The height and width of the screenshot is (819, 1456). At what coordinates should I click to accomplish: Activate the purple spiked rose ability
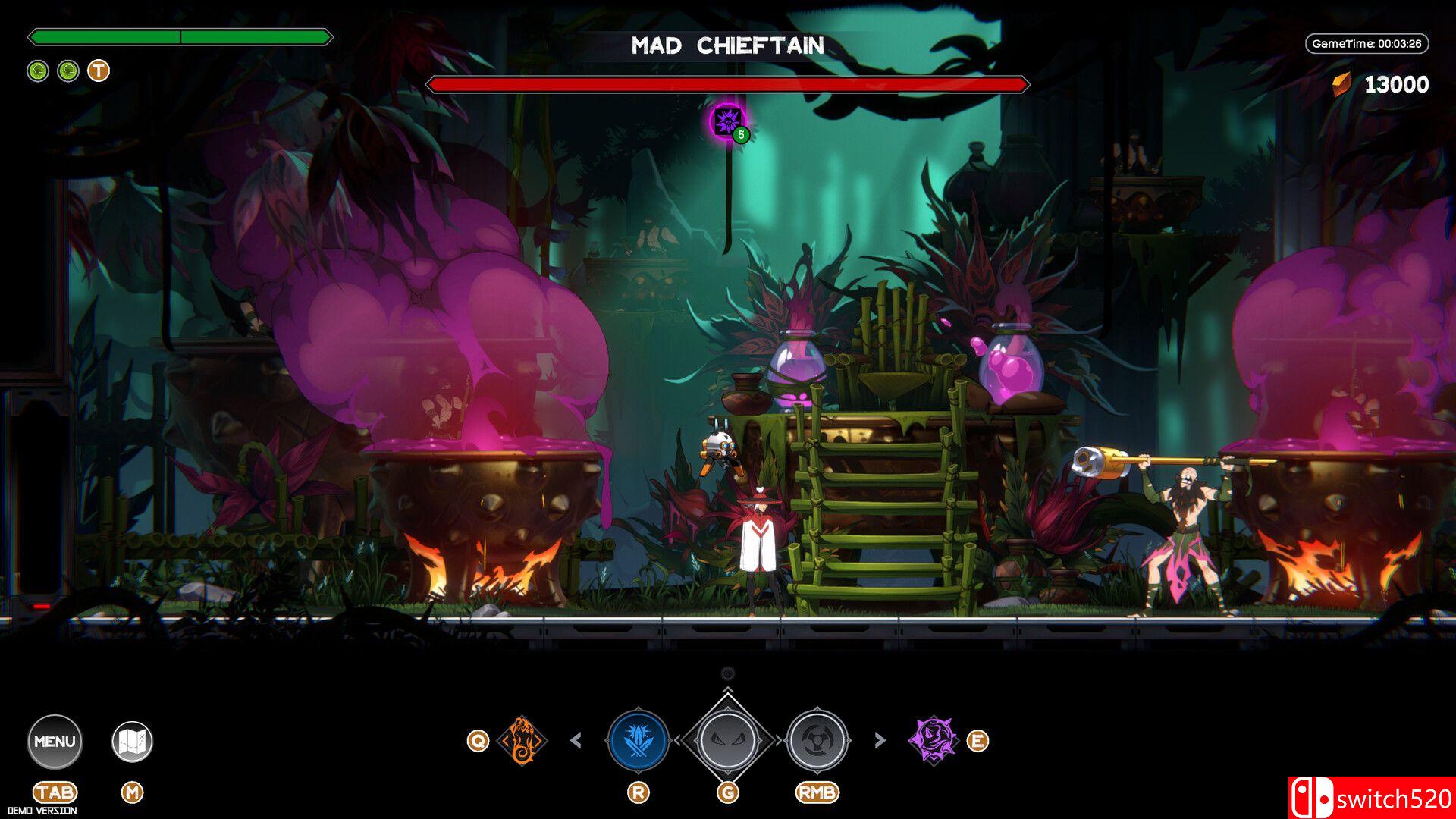click(x=934, y=740)
